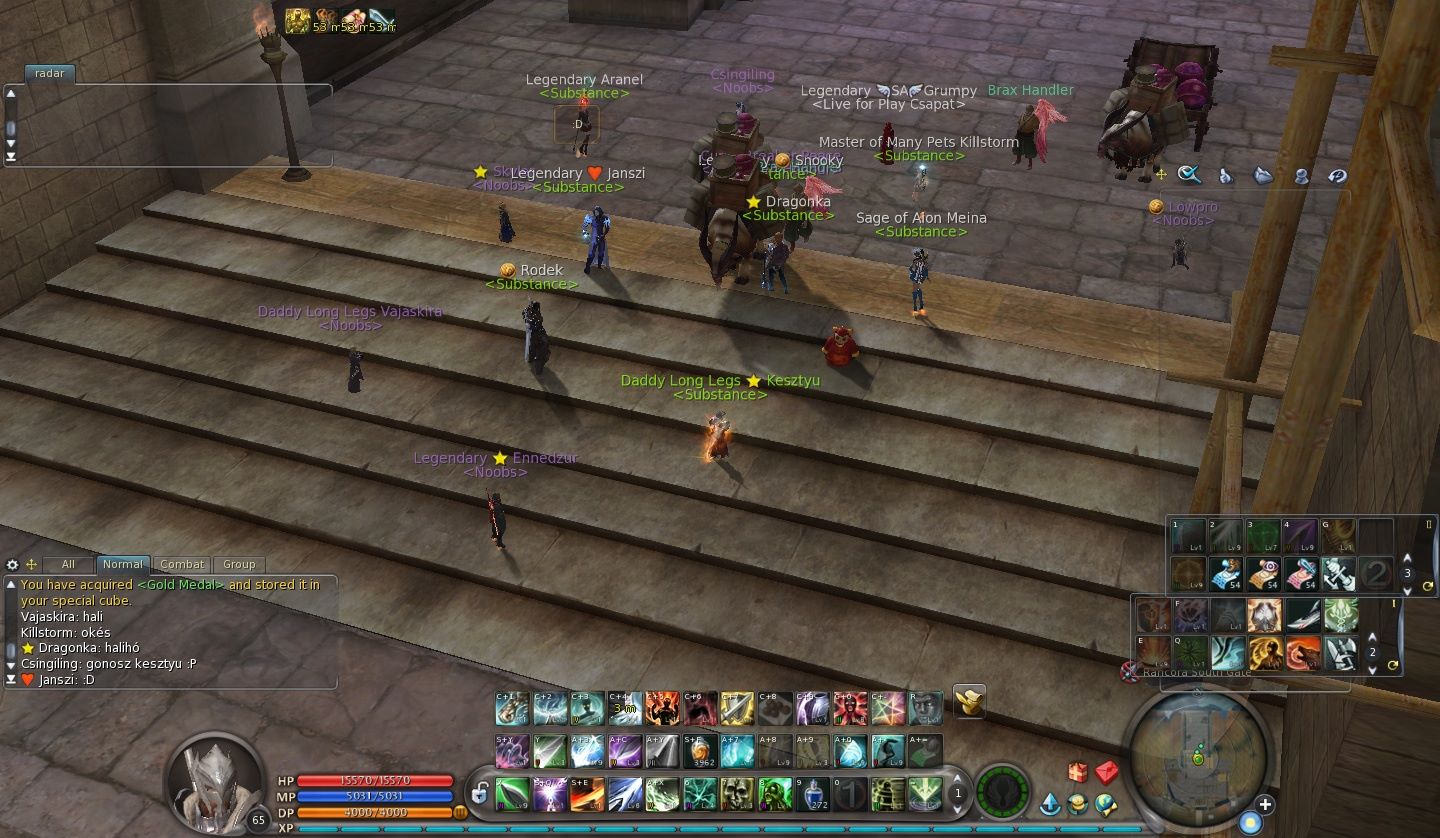1440x838 pixels.
Task: Open the red mail envelope icon
Action: (x=1106, y=771)
